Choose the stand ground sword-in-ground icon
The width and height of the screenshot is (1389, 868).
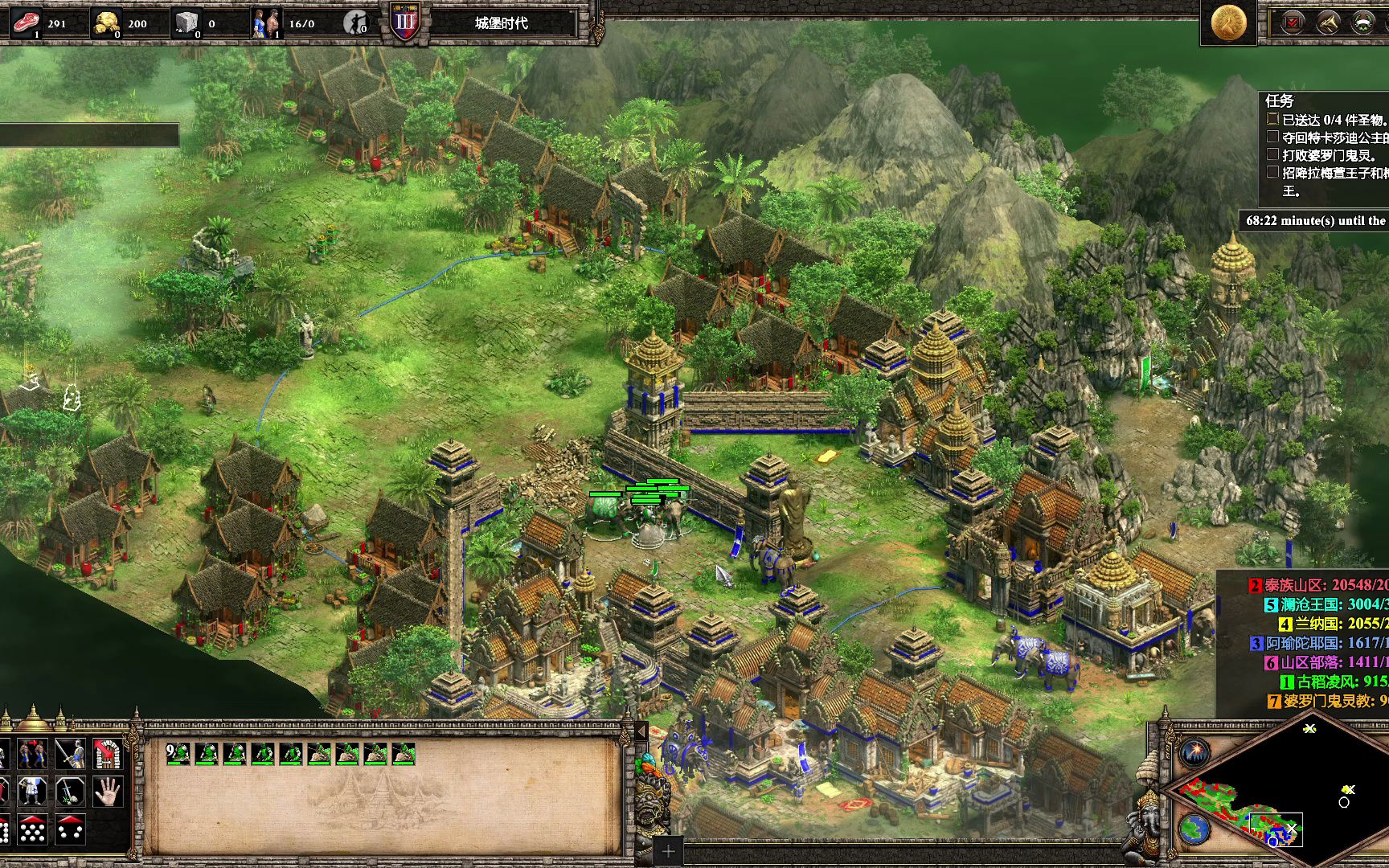(x=70, y=792)
